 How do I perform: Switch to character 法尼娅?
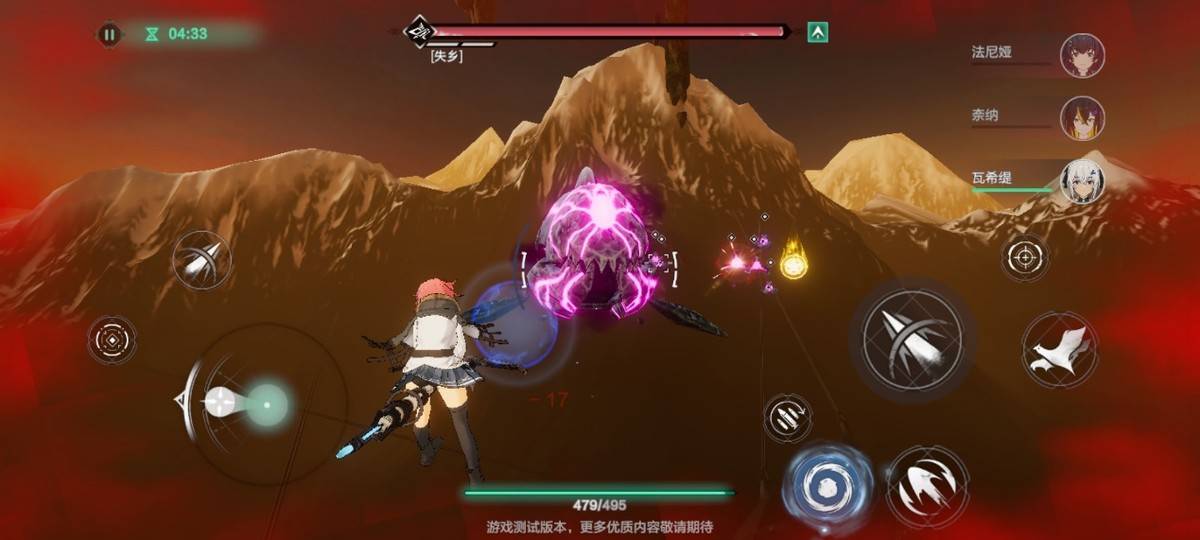coord(1082,53)
